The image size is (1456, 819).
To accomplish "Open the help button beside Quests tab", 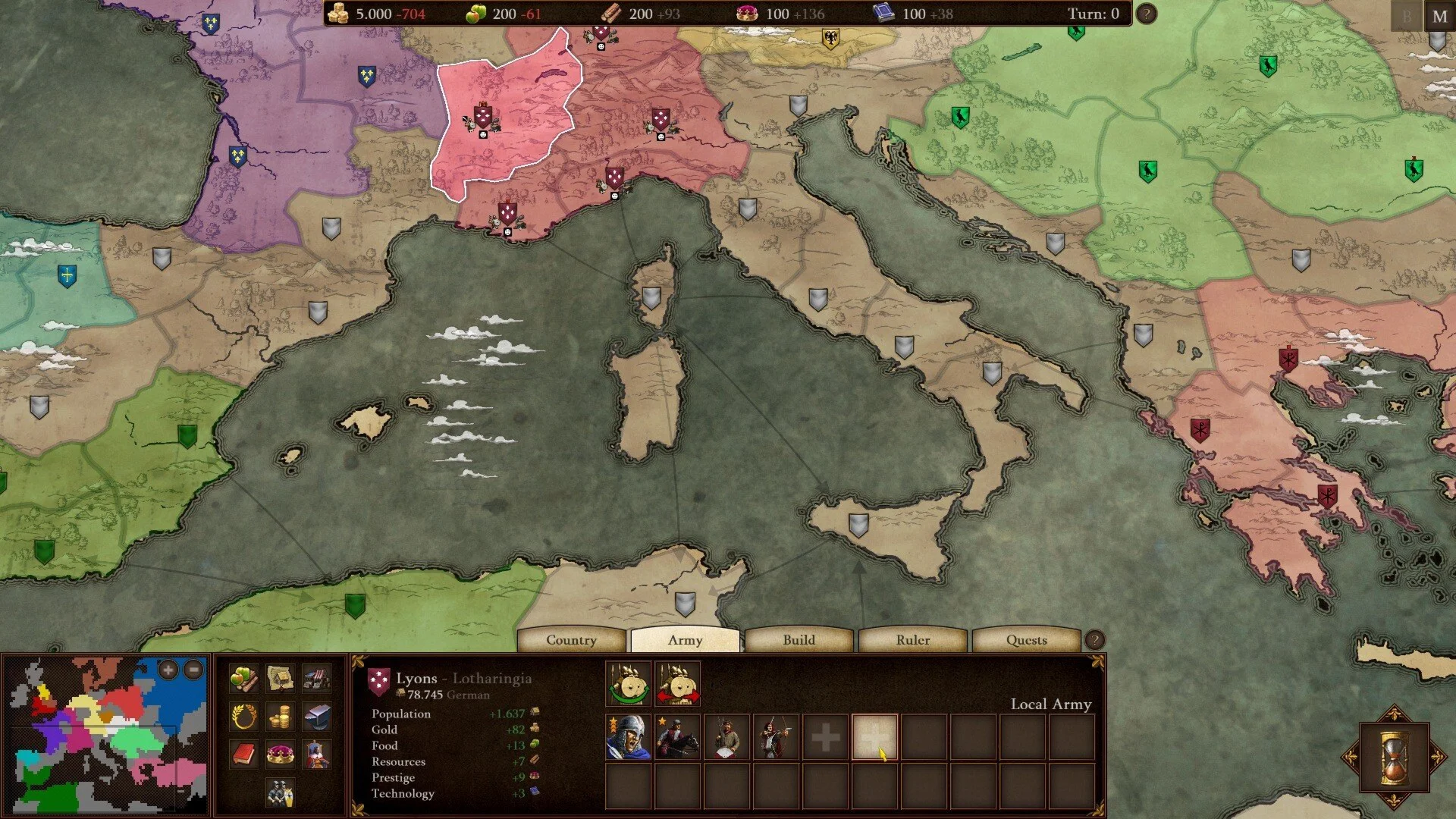I will [x=1094, y=640].
